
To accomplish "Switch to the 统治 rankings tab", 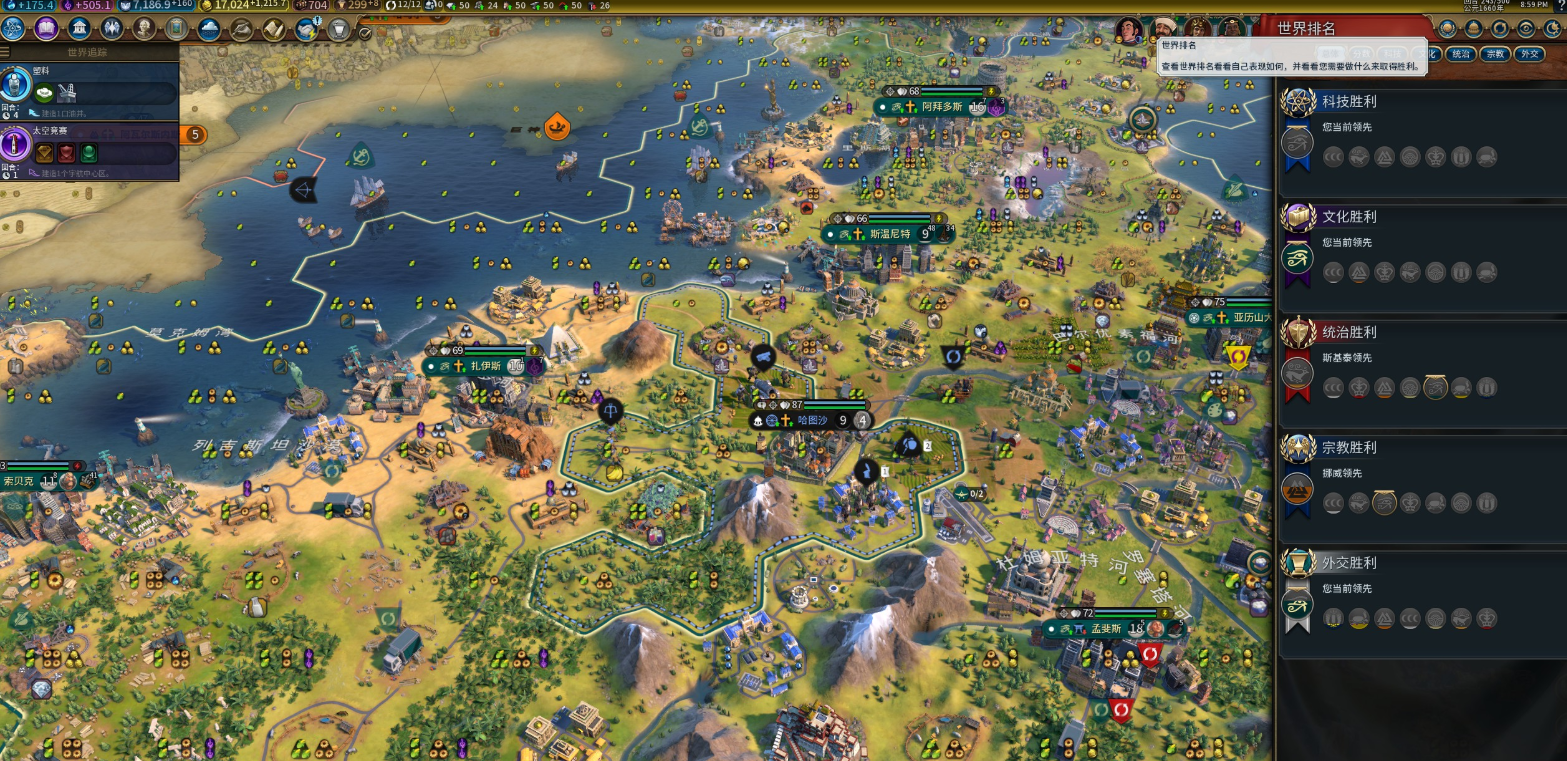I will click(1461, 54).
